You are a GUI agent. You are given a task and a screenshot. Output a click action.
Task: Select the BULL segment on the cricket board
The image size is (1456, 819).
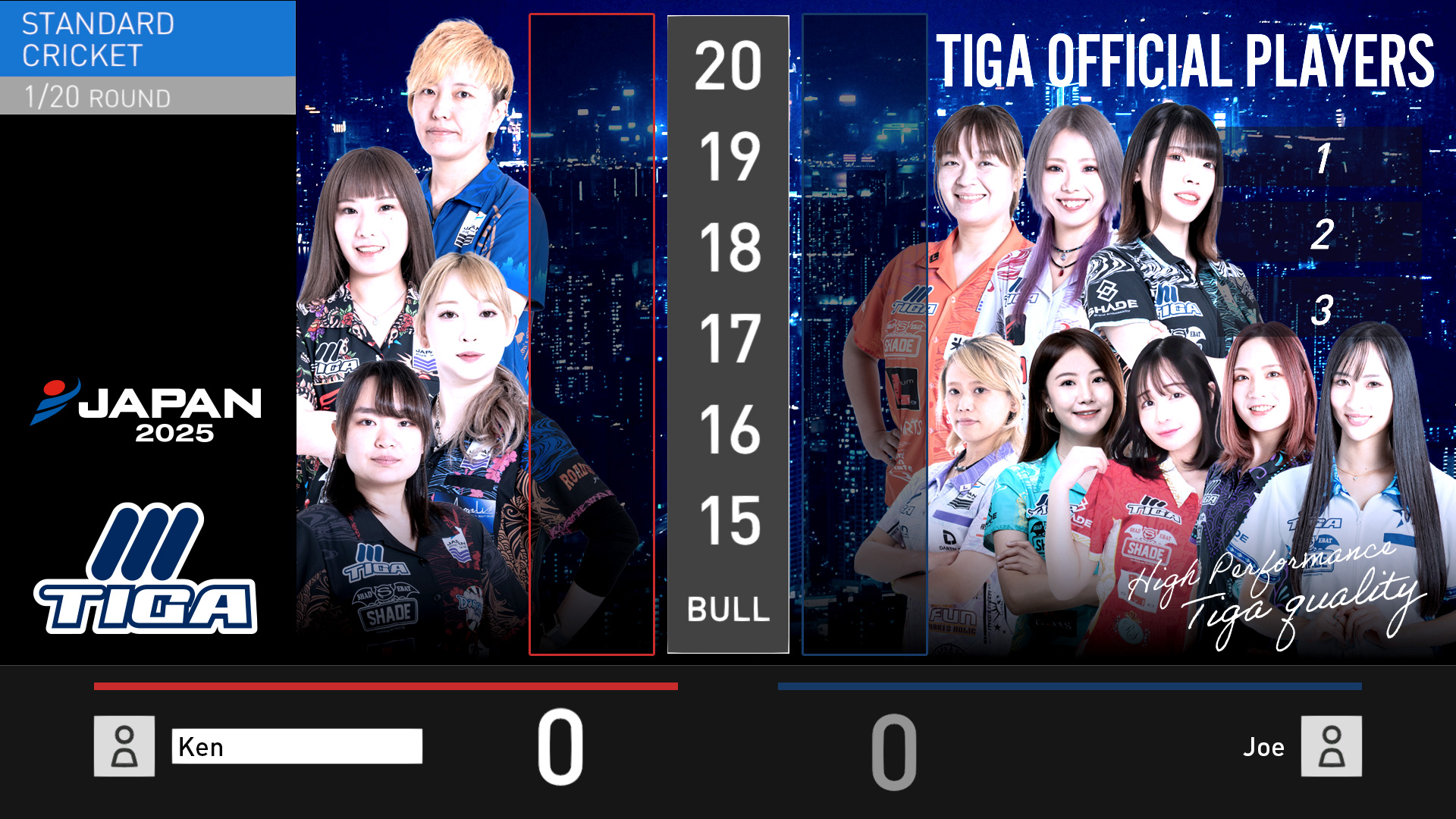[x=726, y=608]
